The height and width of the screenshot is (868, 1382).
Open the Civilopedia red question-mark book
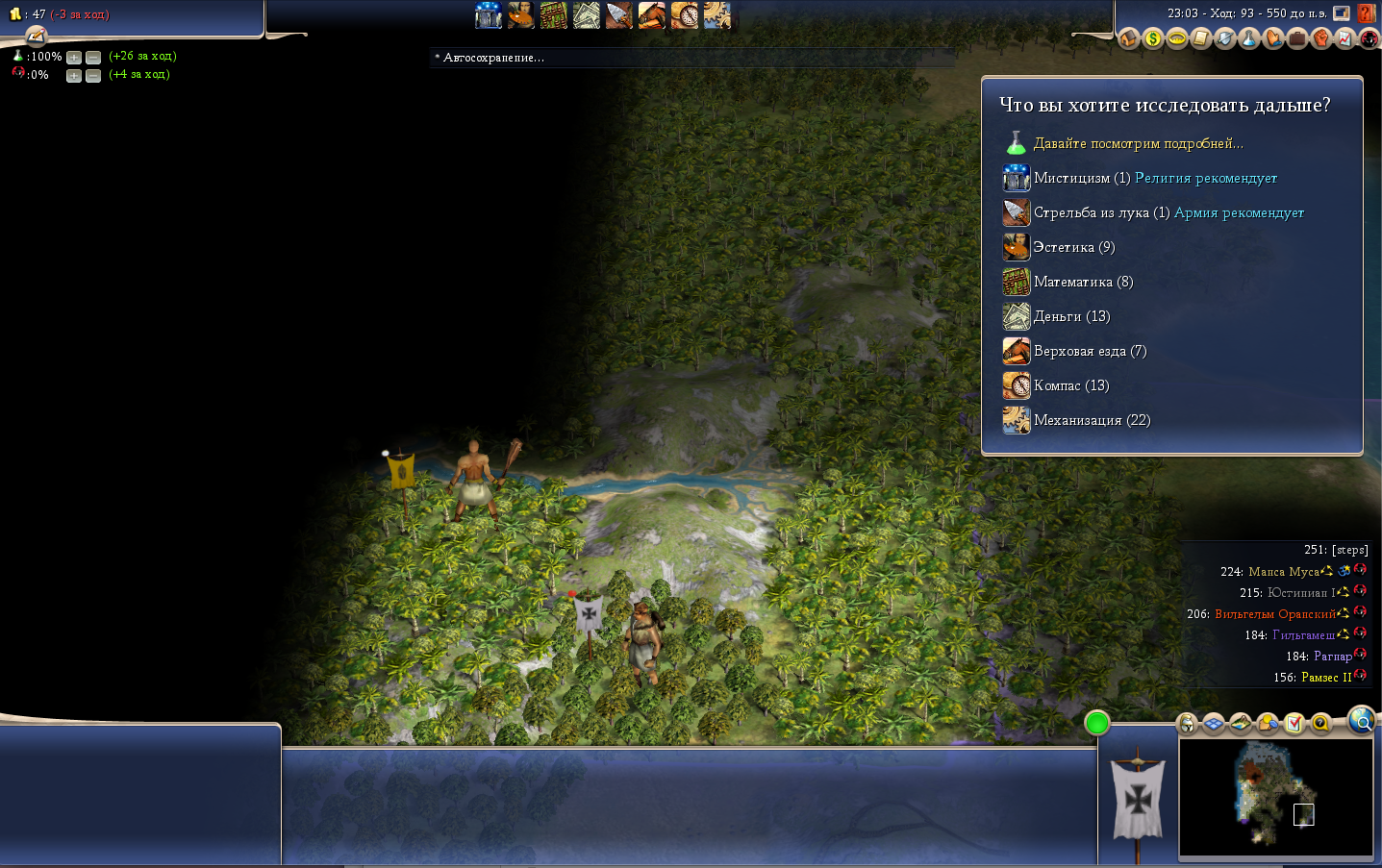(x=1367, y=14)
